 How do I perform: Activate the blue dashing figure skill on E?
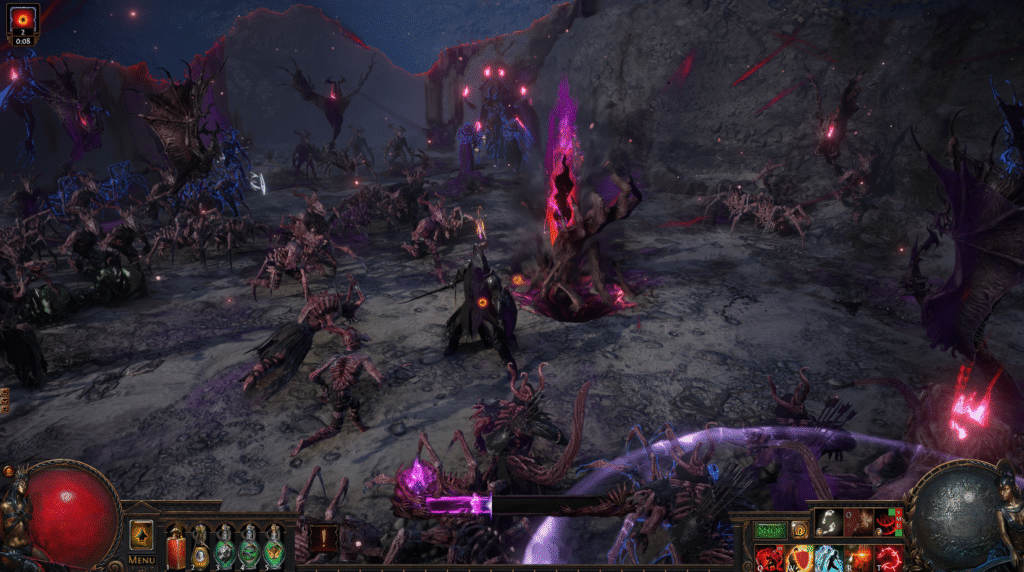pyautogui.click(x=829, y=558)
